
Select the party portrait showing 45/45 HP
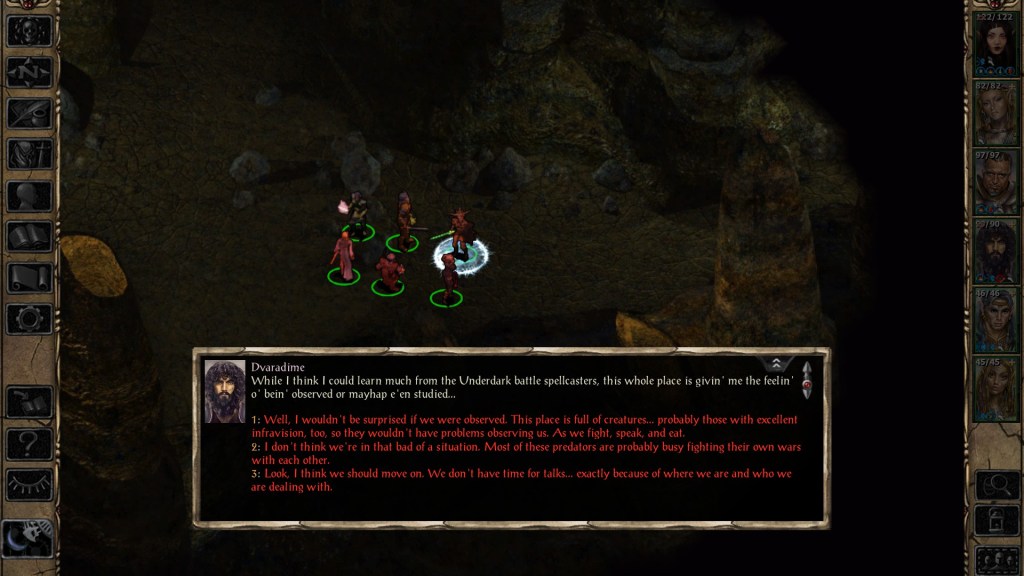coord(996,387)
